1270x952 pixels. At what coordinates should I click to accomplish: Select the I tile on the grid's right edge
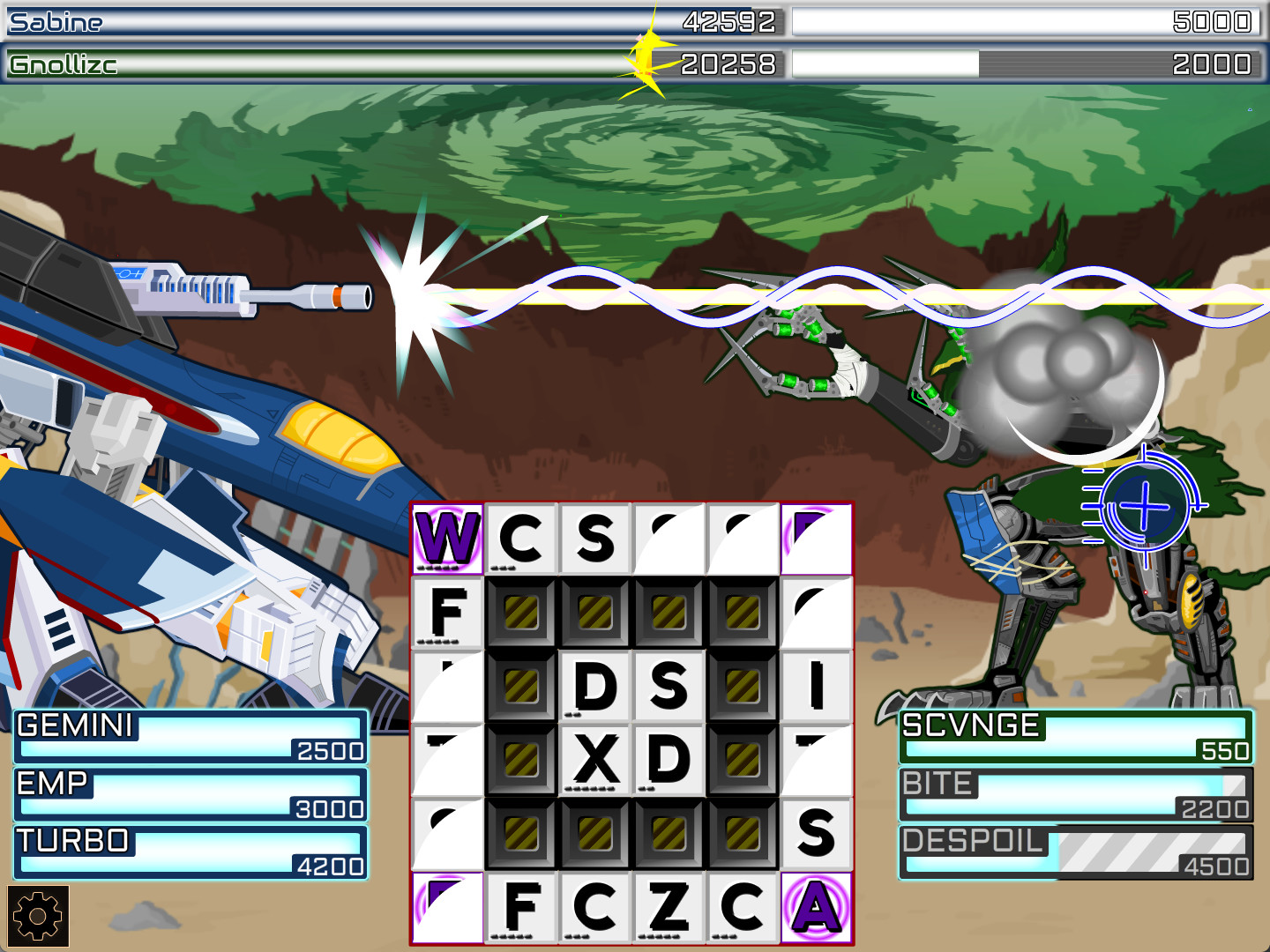tap(816, 684)
